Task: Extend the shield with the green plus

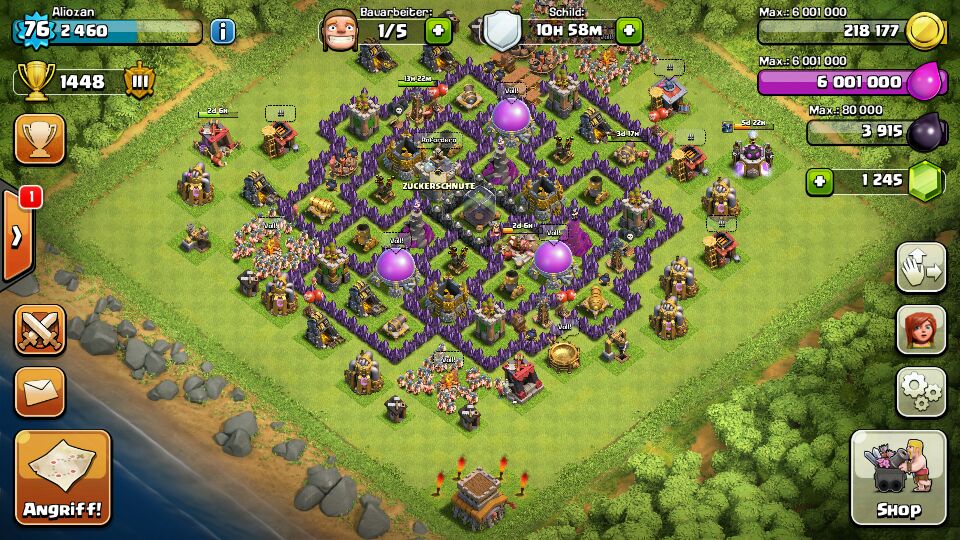Action: [x=629, y=30]
